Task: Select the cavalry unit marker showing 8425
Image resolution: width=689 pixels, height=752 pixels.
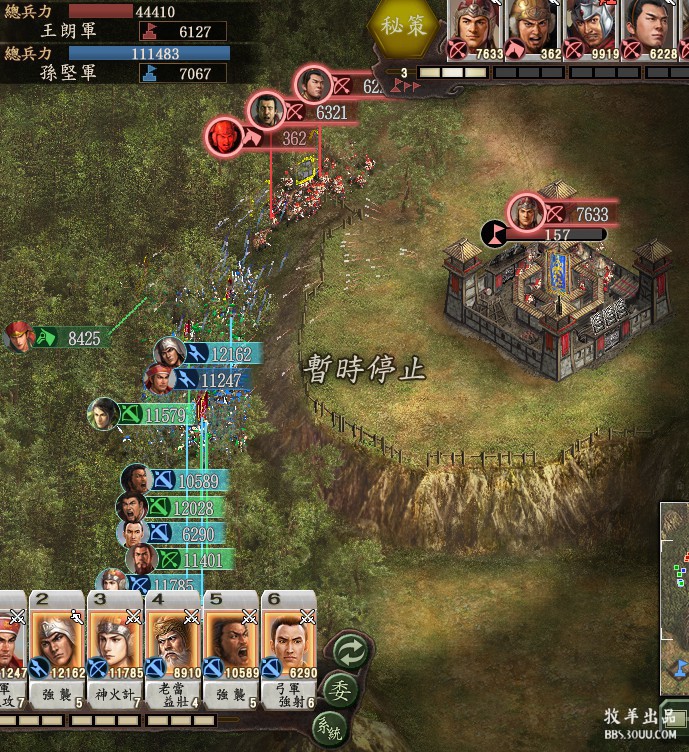Action: pyautogui.click(x=20, y=338)
